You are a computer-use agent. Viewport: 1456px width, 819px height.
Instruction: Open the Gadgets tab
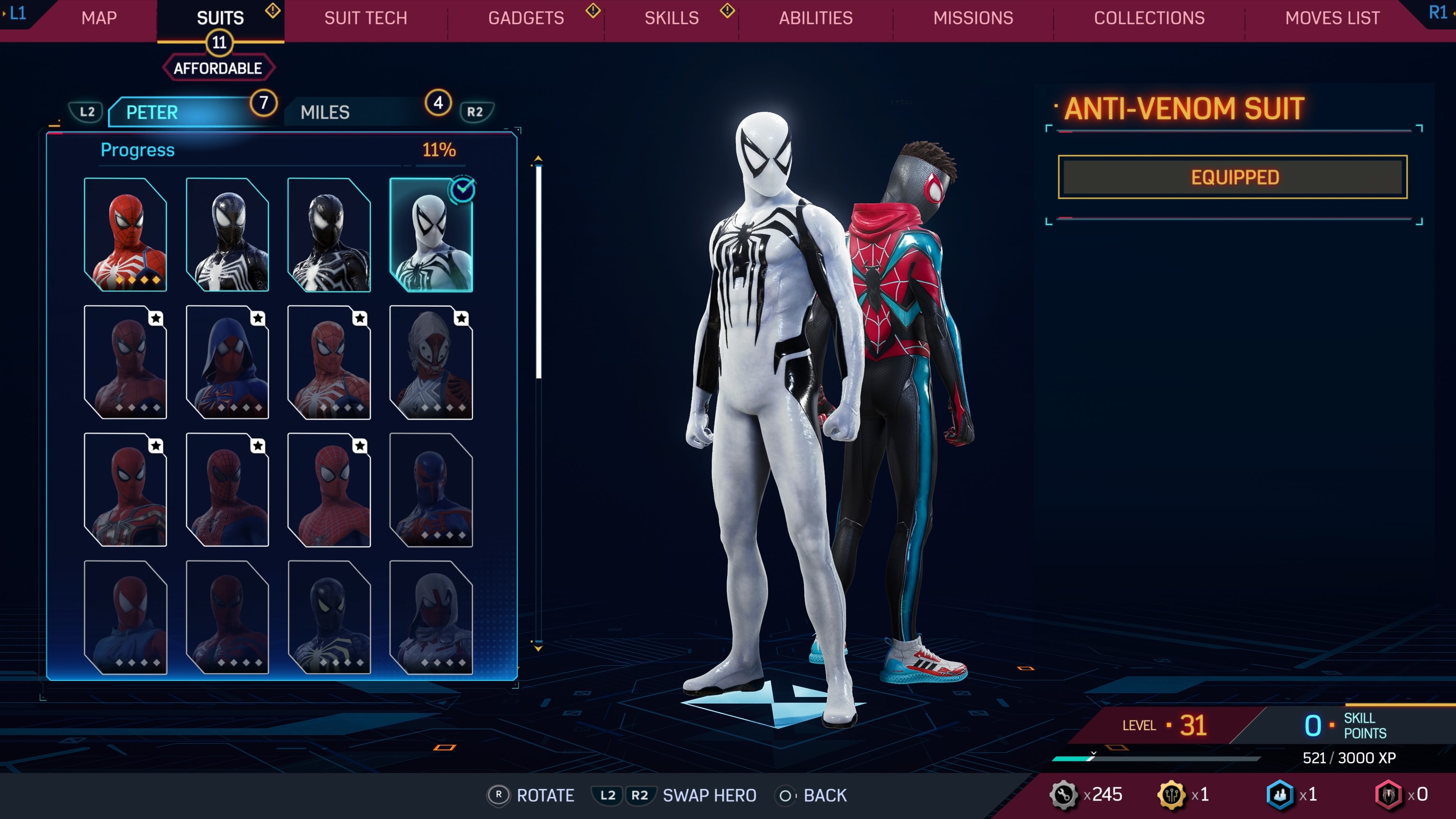[x=526, y=18]
